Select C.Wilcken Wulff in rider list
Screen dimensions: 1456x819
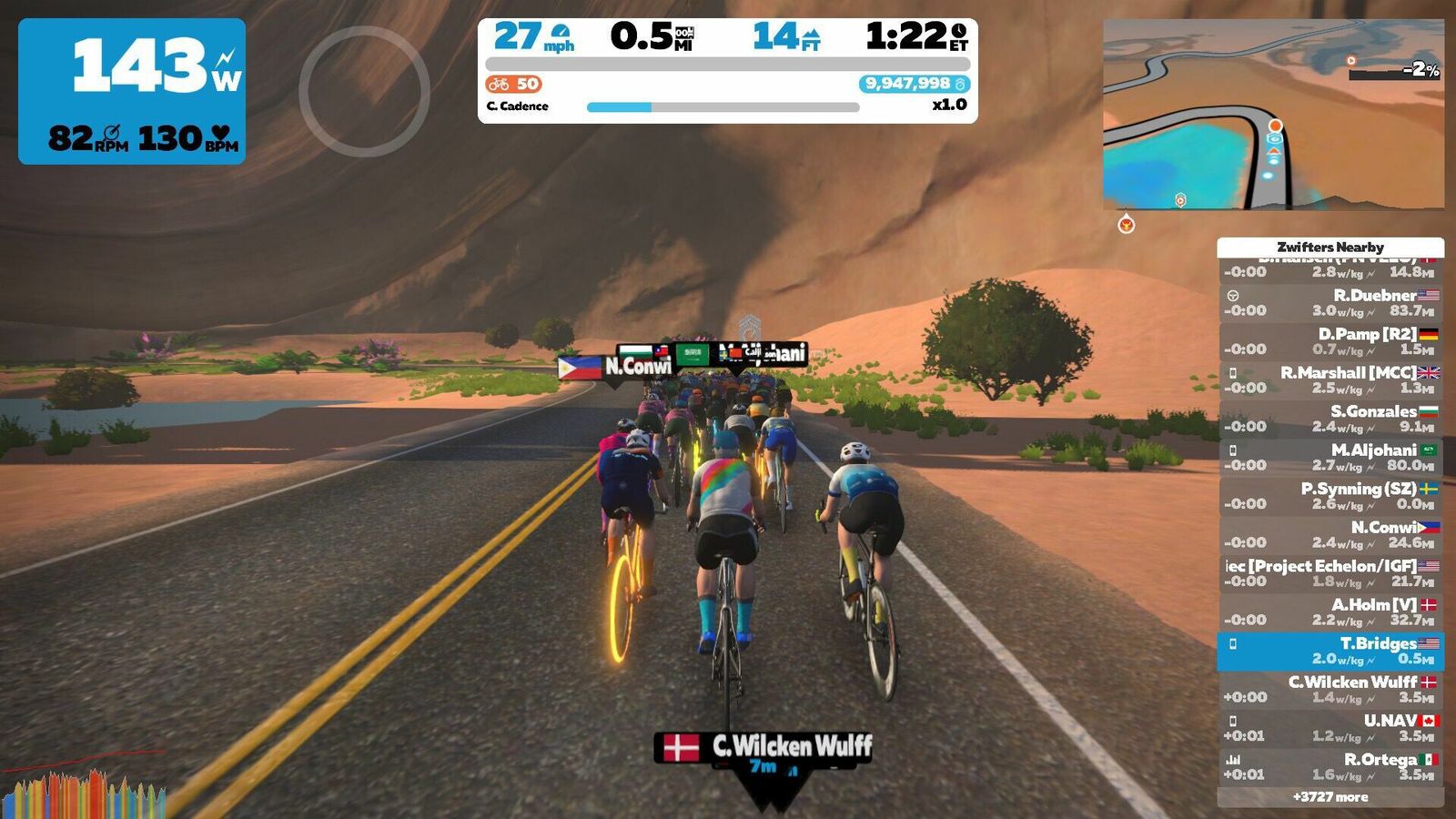click(x=1330, y=689)
